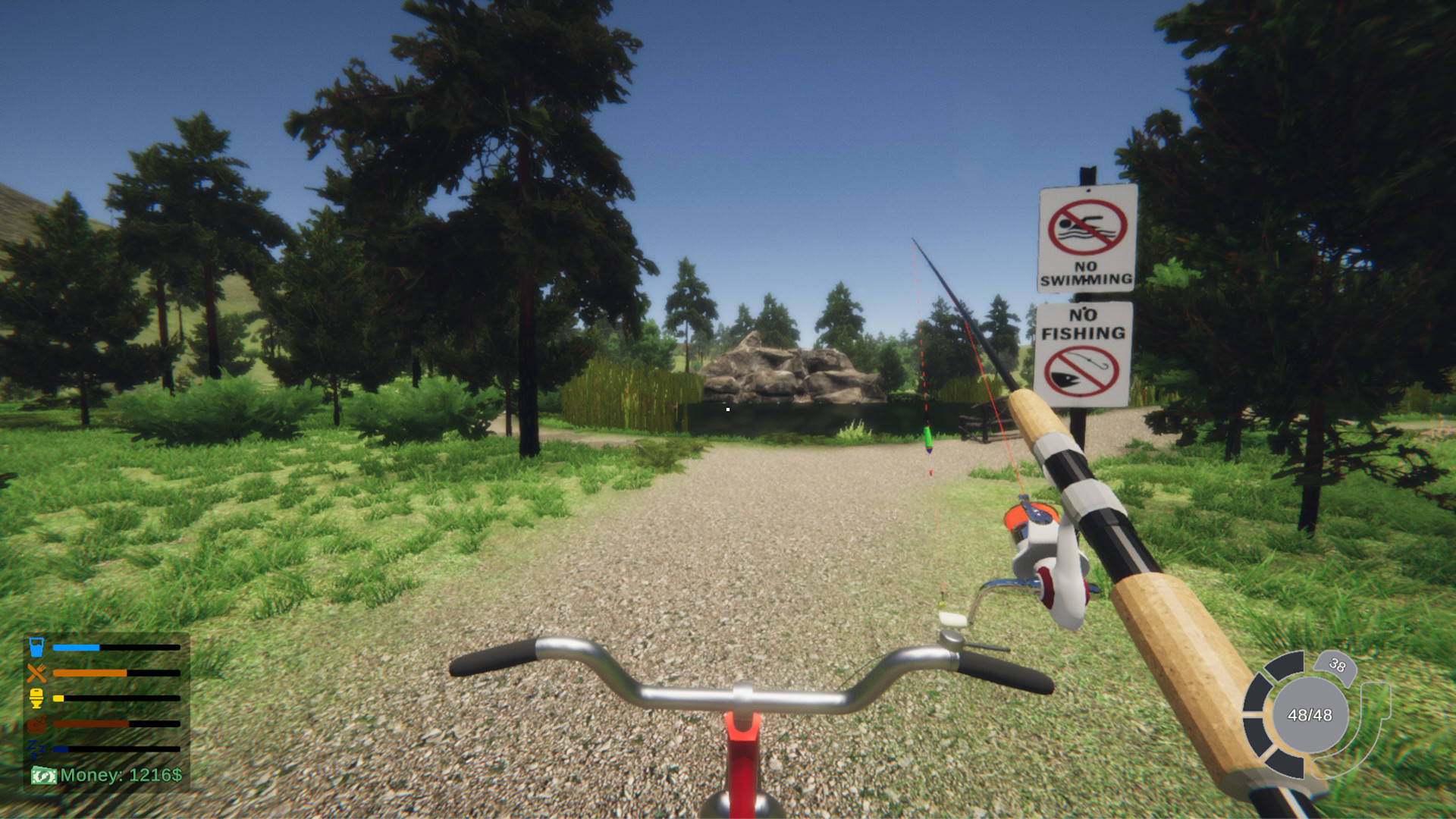1456x819 pixels.
Task: Click the crosshair dot at screen center
Action: click(726, 409)
